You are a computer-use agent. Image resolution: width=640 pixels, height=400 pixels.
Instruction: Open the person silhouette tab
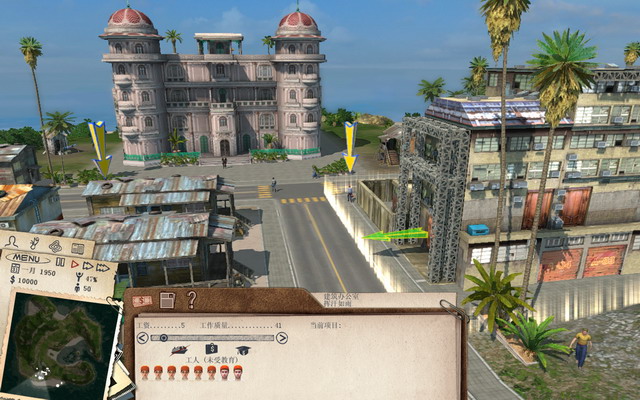12,242
